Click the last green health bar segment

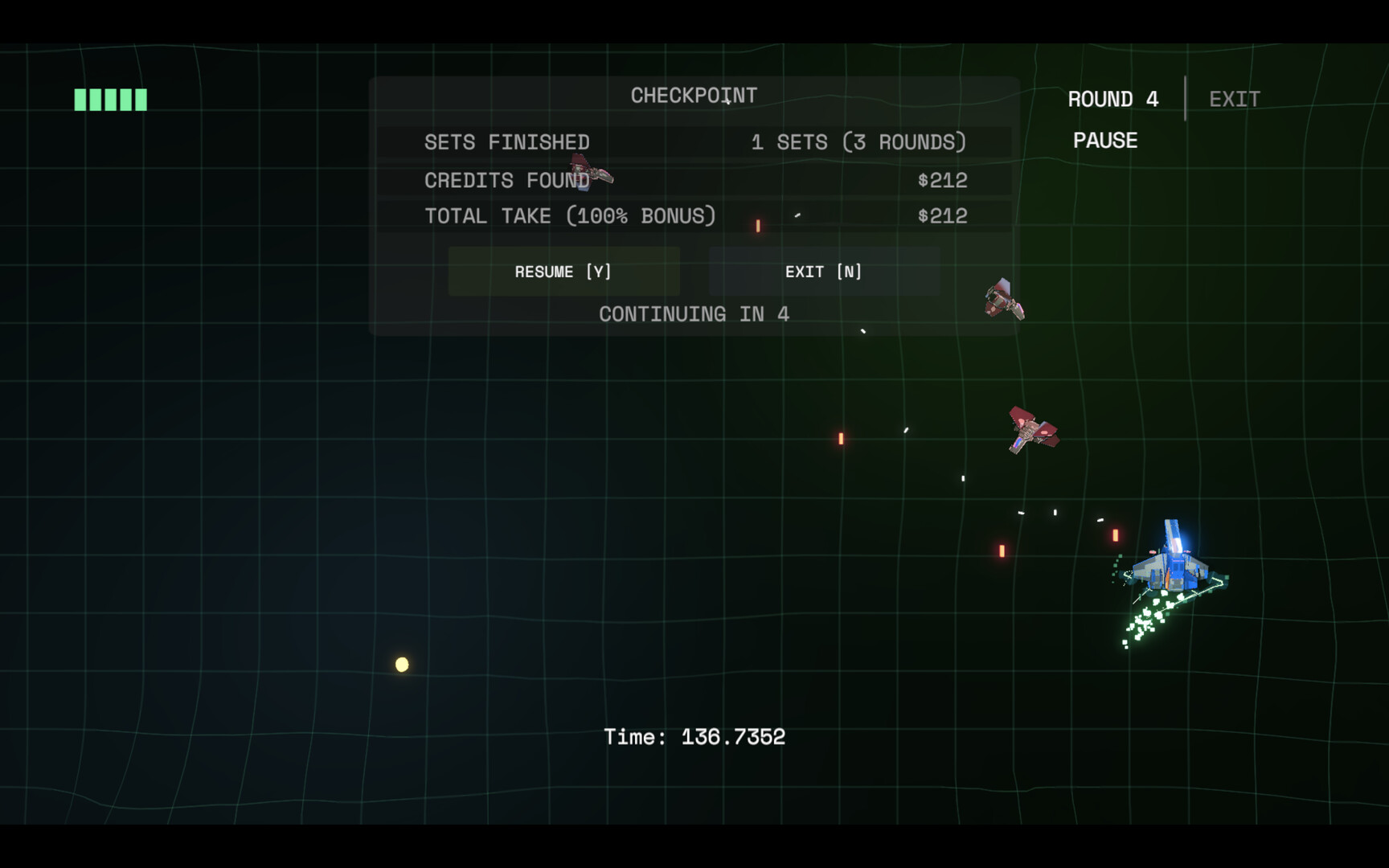[141, 99]
